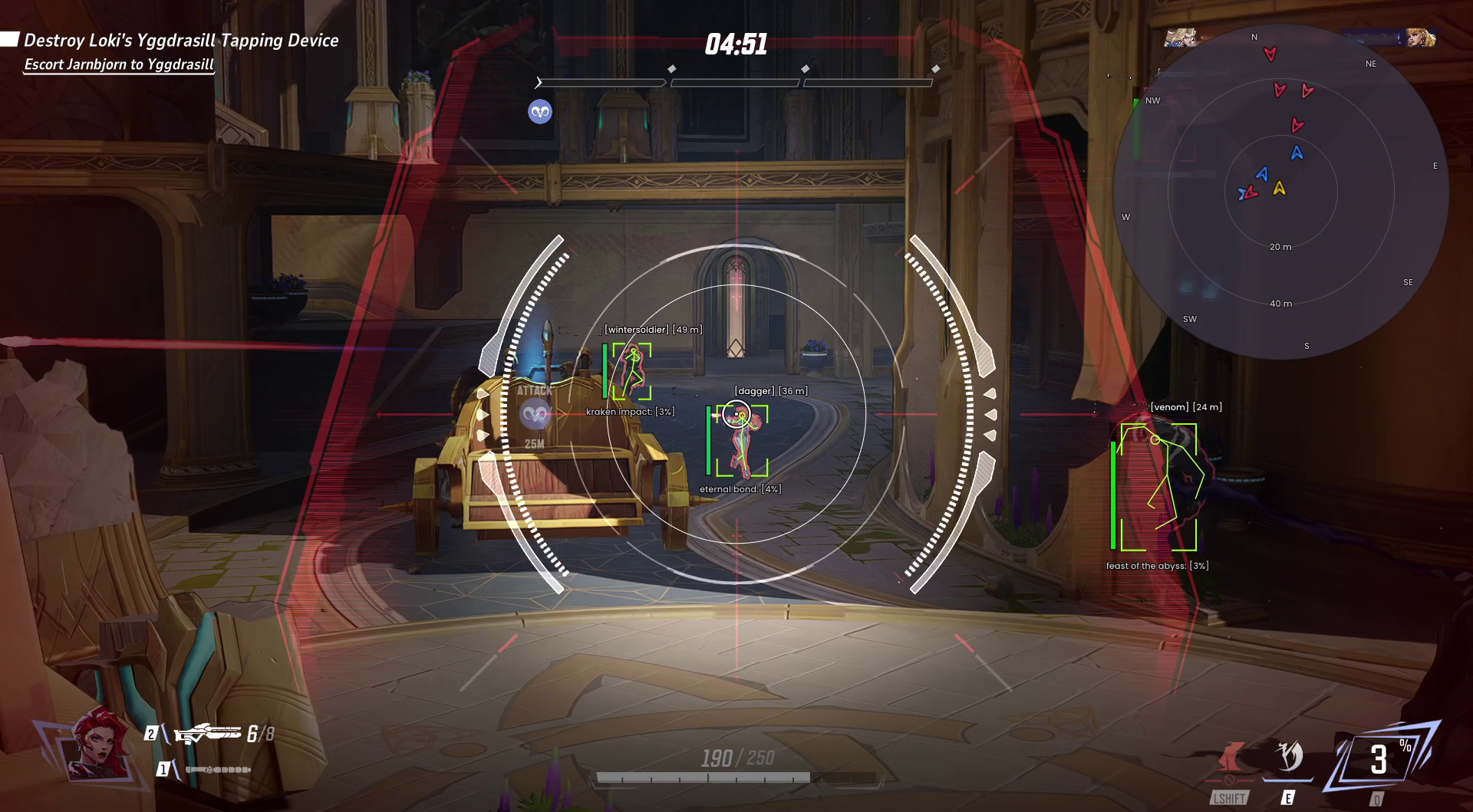Screen dimensions: 1473x812
Task: Switch to the baton weapon in slot 1
Action: point(217,769)
